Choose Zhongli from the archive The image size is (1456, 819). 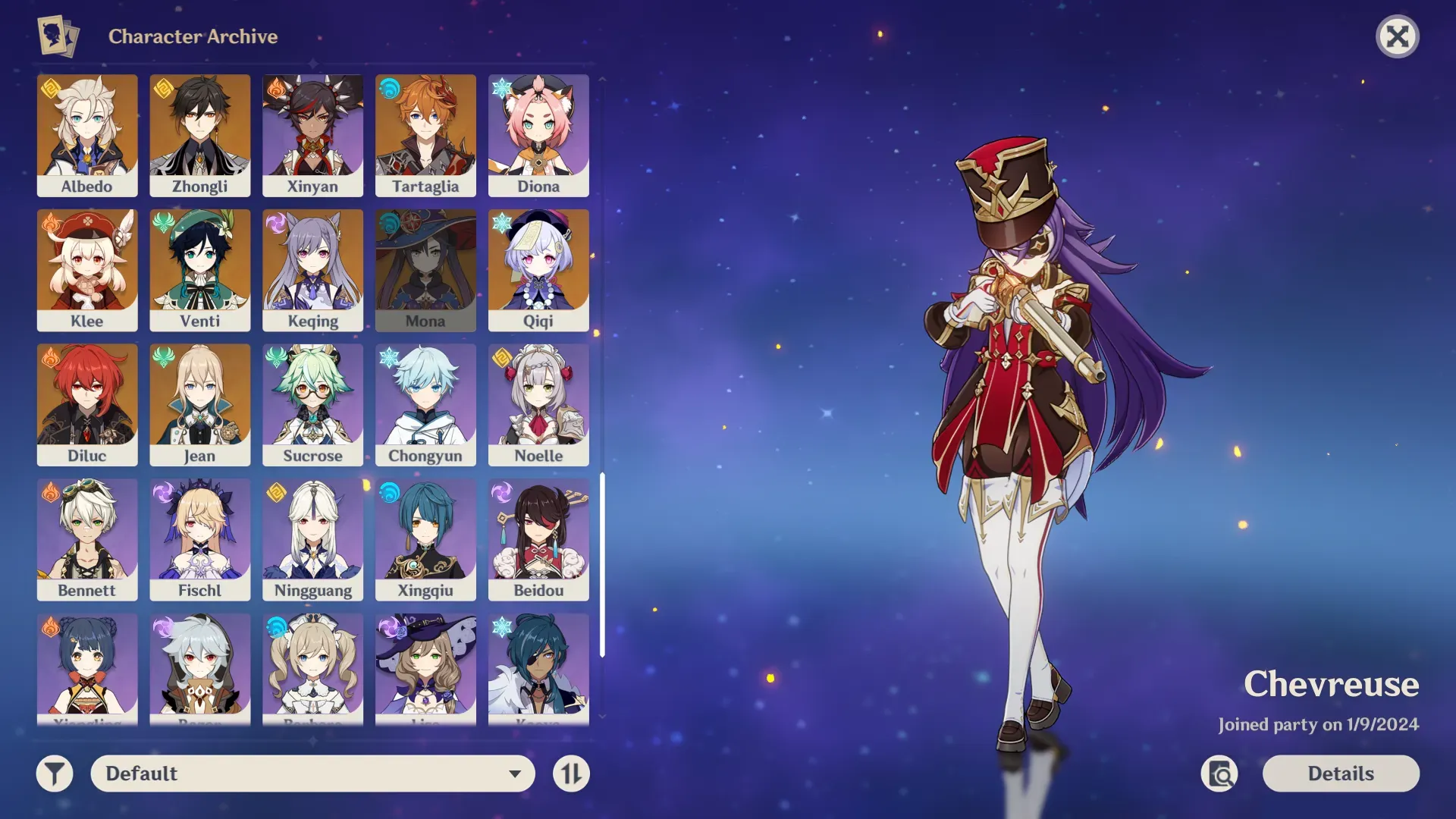pos(200,135)
